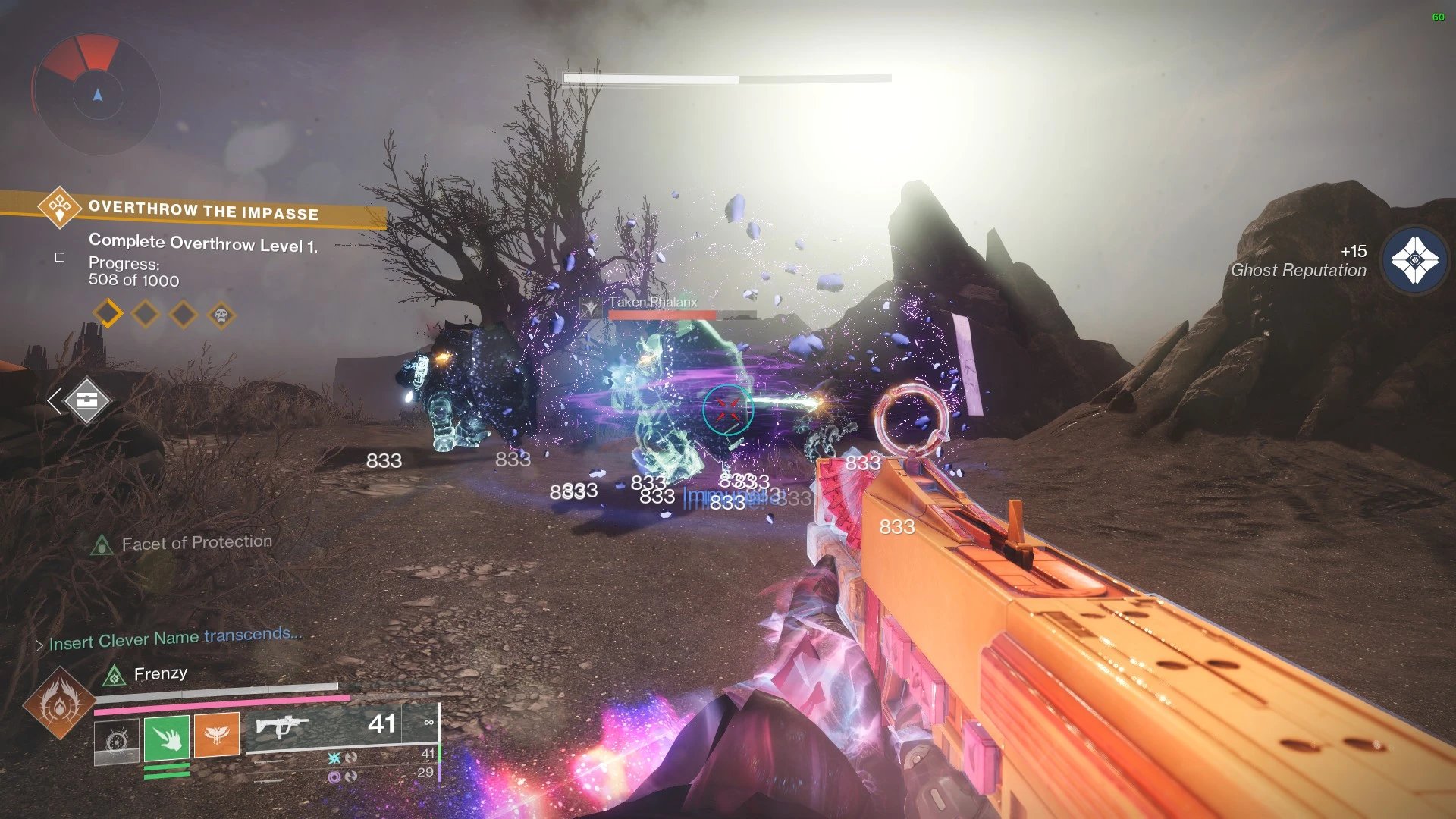Select the equipped submachine gun icon
Viewport: 1456px width, 819px height.
[281, 726]
